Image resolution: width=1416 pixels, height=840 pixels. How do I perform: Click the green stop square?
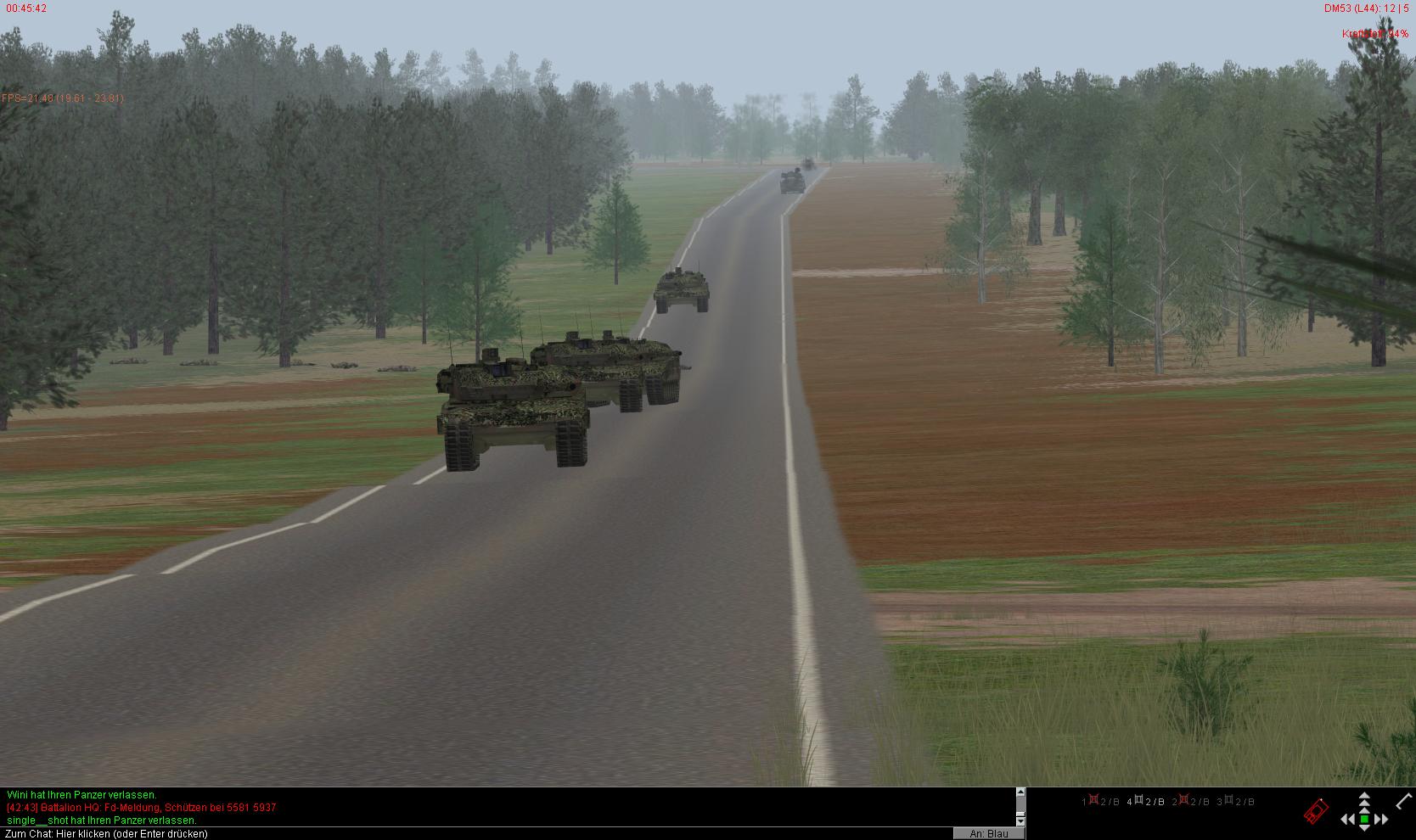click(x=1364, y=819)
